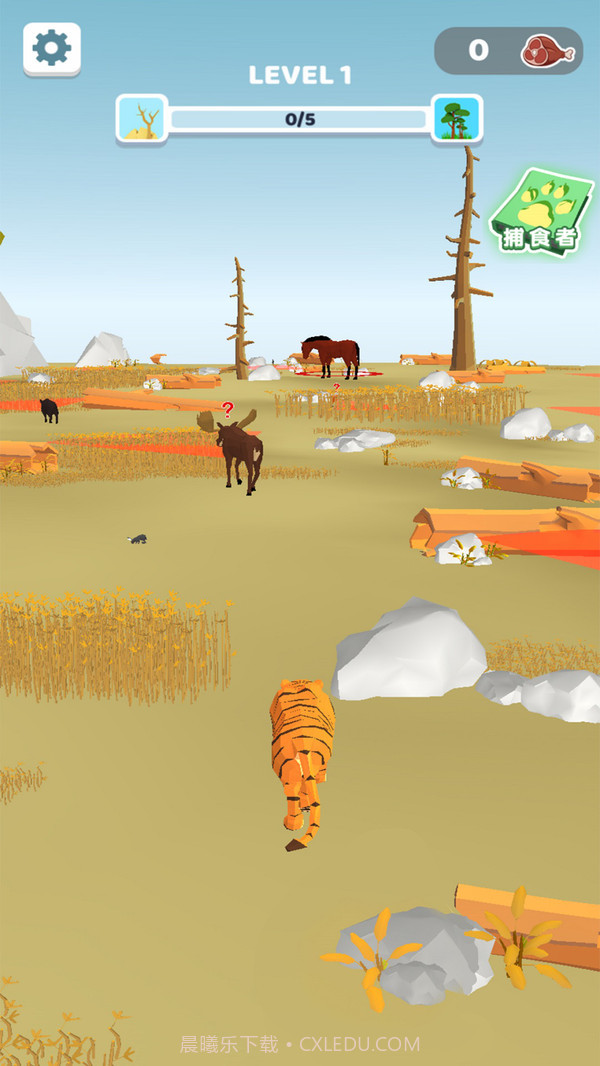This screenshot has width=600, height=1066.
Task: Open the green paw predator book
Action: 542,212
